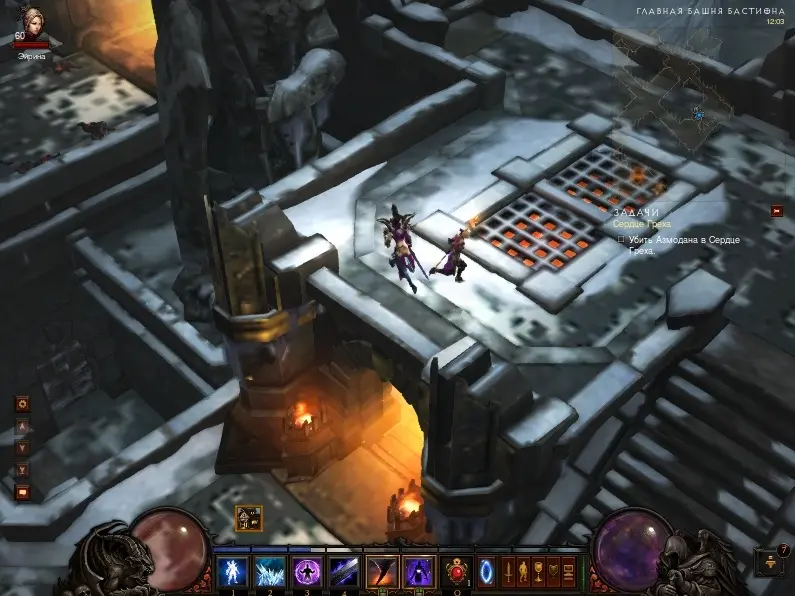Open the blue town portal

pyautogui.click(x=487, y=572)
